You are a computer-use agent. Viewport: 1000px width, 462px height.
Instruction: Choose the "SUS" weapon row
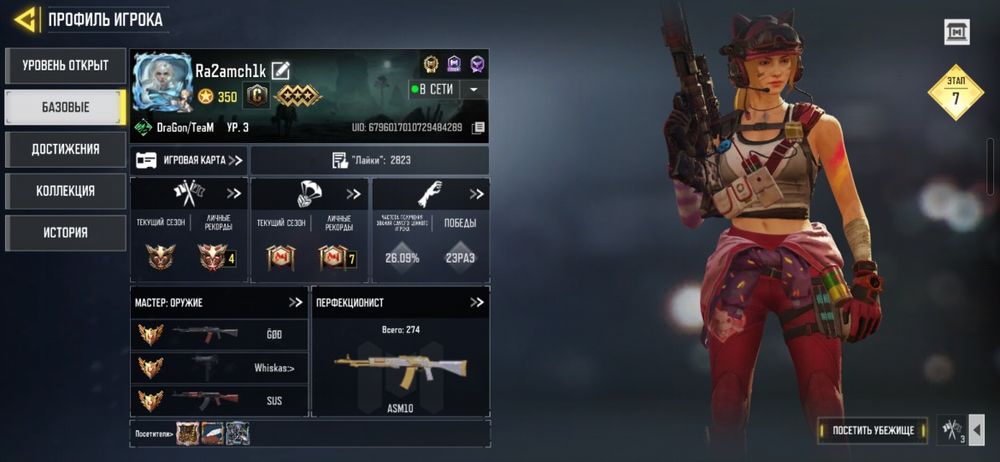tap(220, 400)
